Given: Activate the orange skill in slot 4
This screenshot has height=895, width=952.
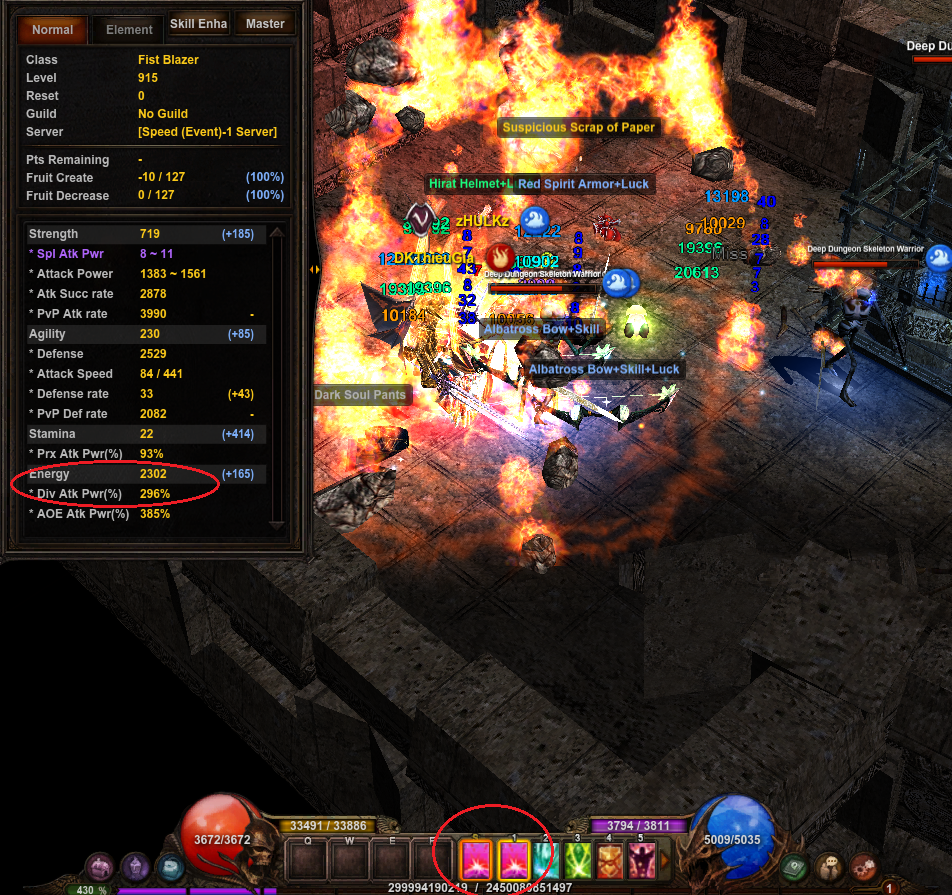Looking at the screenshot, I should [609, 860].
